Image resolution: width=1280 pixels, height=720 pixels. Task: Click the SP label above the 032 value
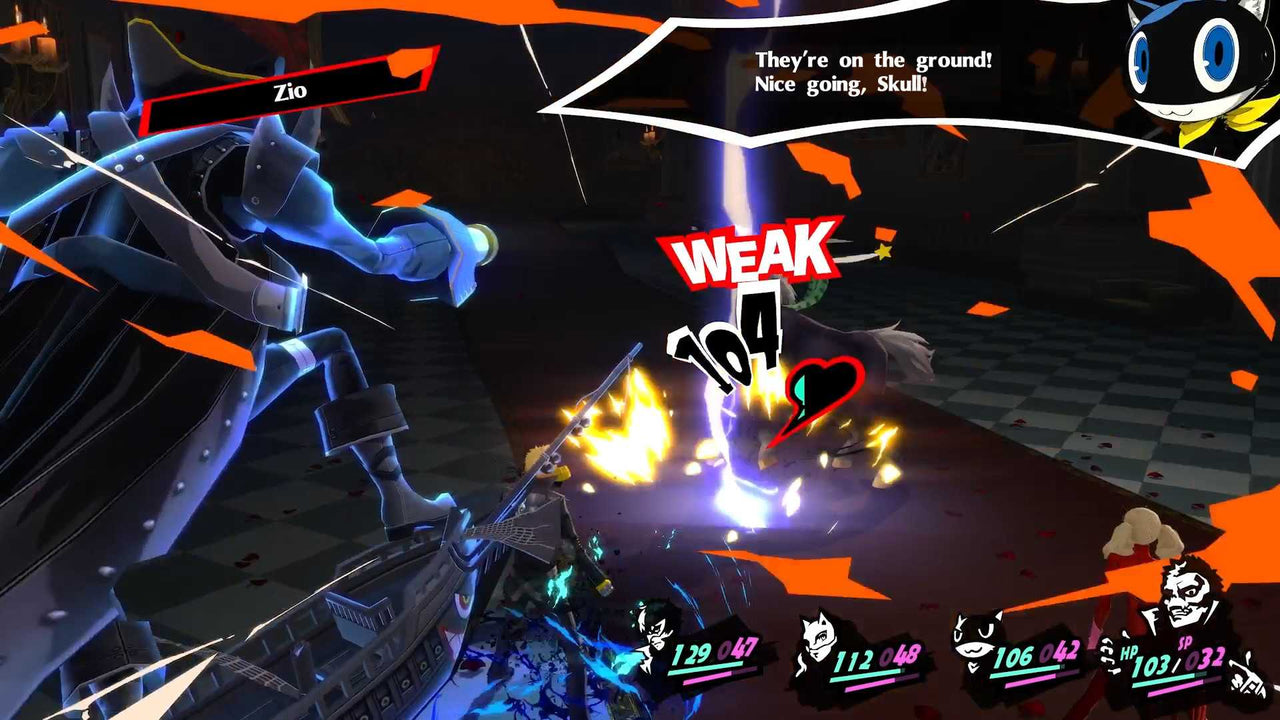click(x=1184, y=643)
